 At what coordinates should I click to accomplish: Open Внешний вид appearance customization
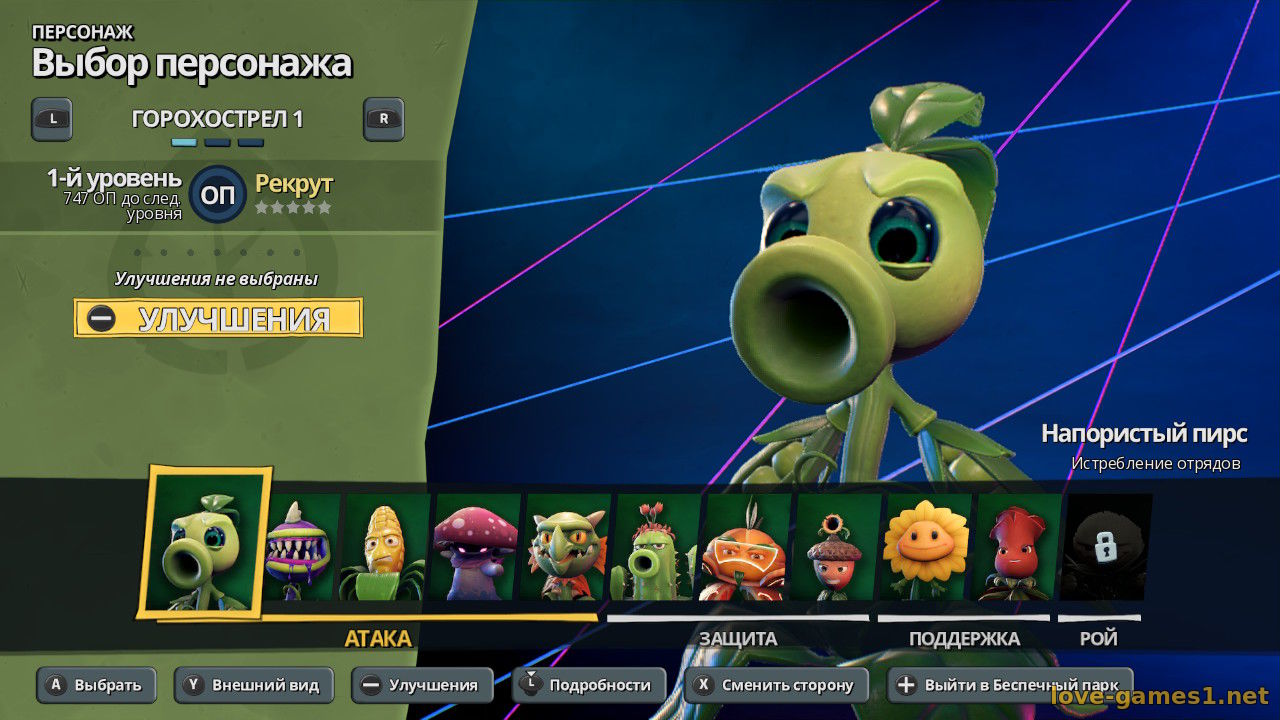click(253, 685)
